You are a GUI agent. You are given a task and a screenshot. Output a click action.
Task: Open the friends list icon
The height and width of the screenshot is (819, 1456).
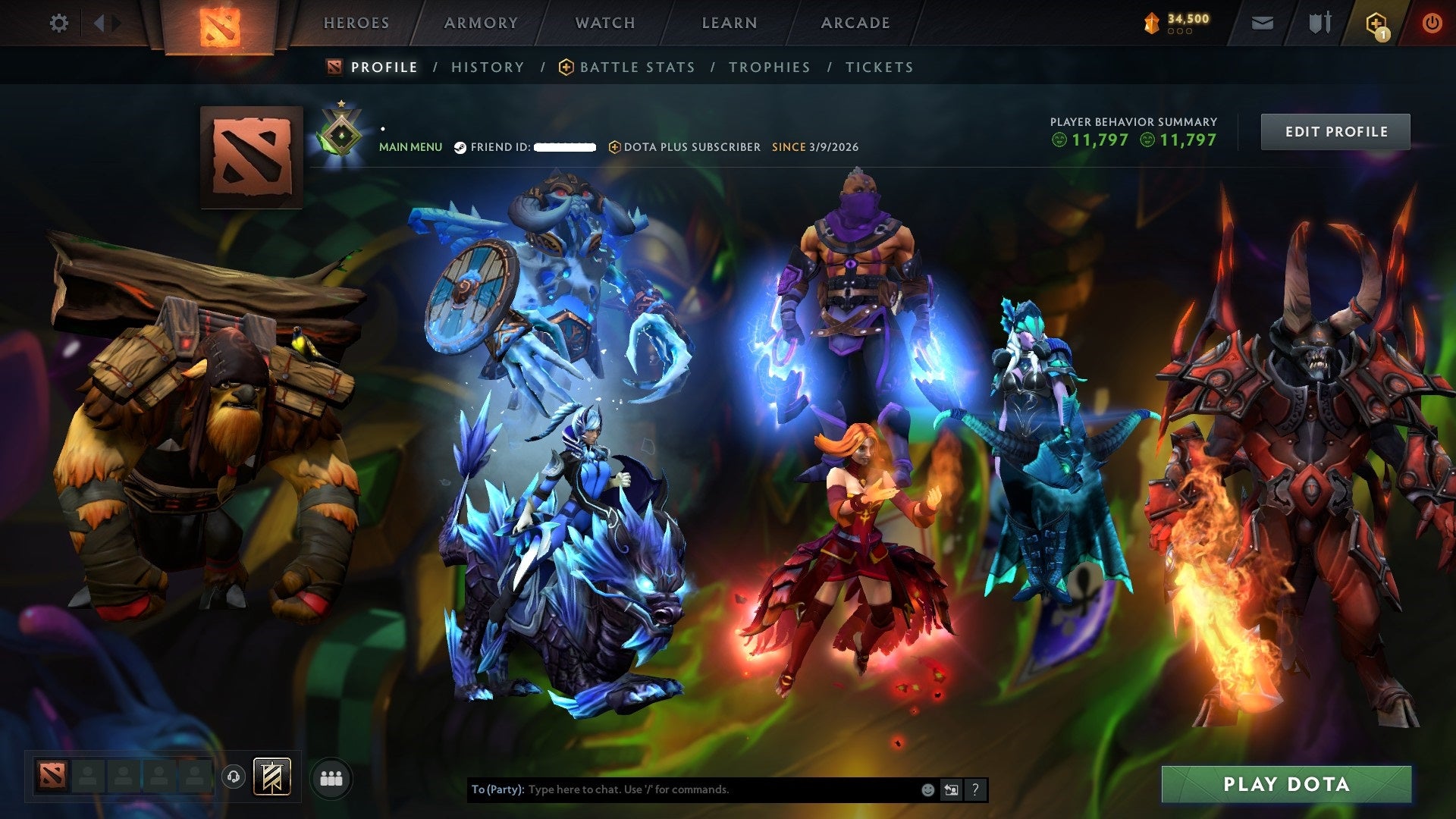[330, 777]
